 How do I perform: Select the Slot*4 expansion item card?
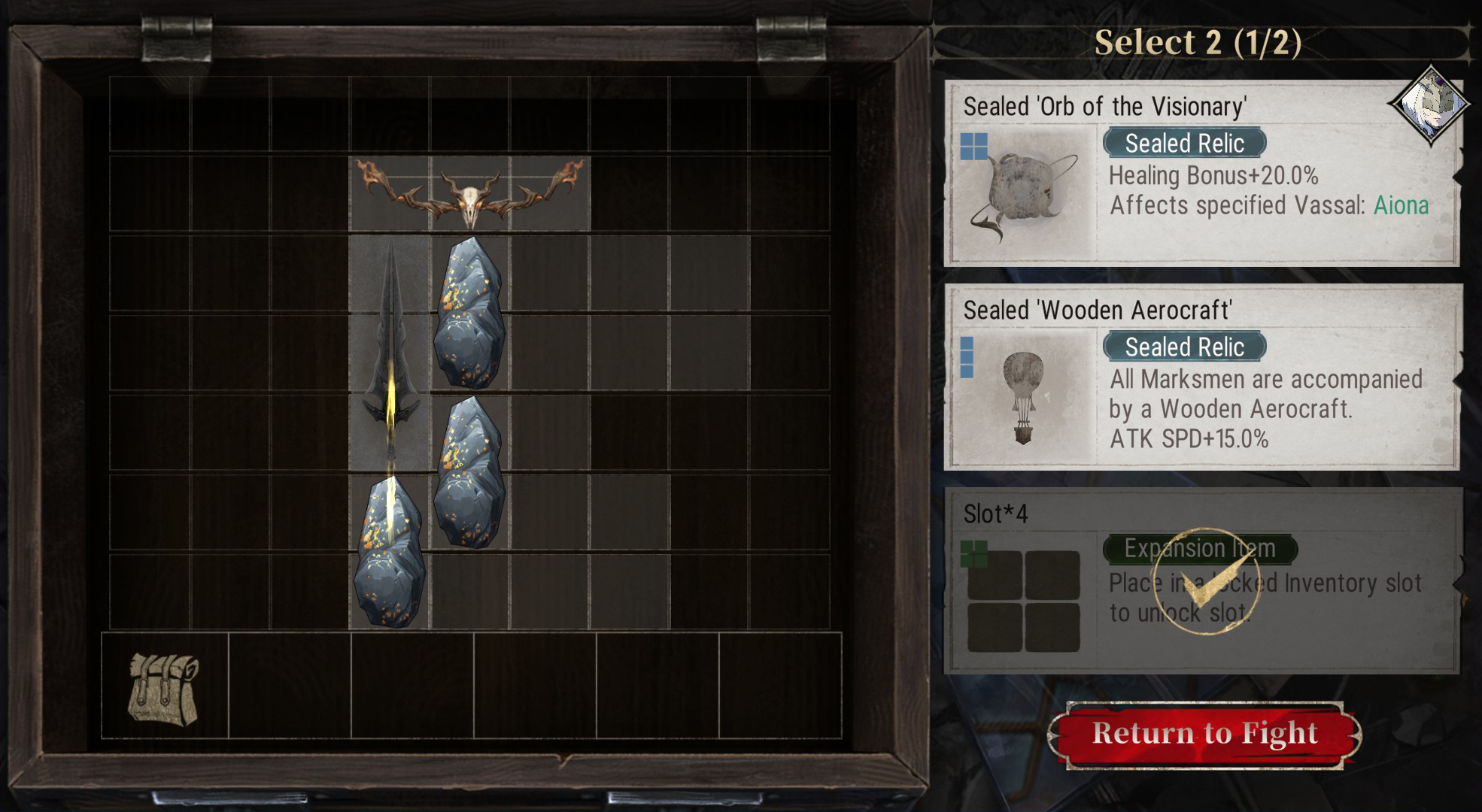click(1201, 580)
